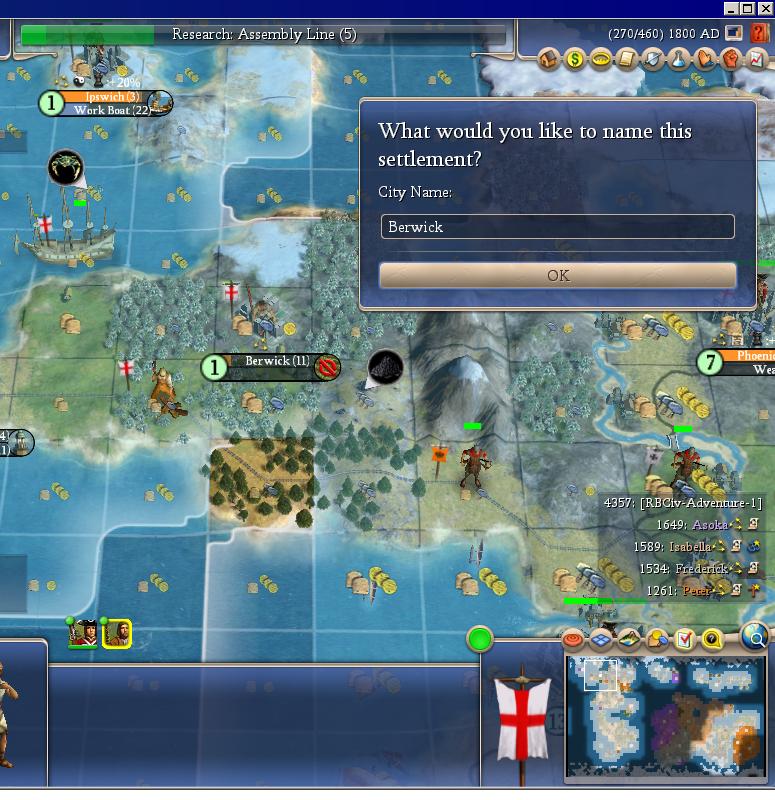The width and height of the screenshot is (775, 800).
Task: Close the game window
Action: (765, 8)
